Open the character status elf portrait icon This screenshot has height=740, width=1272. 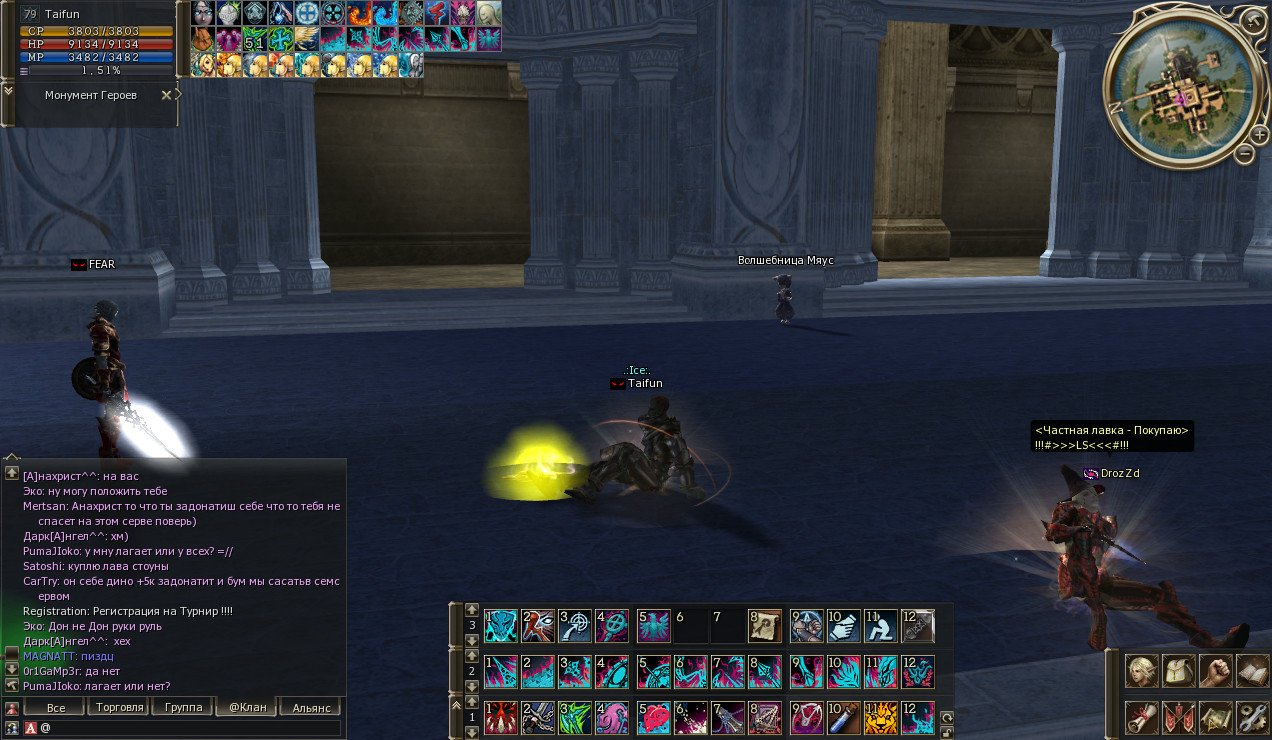click(x=1142, y=671)
